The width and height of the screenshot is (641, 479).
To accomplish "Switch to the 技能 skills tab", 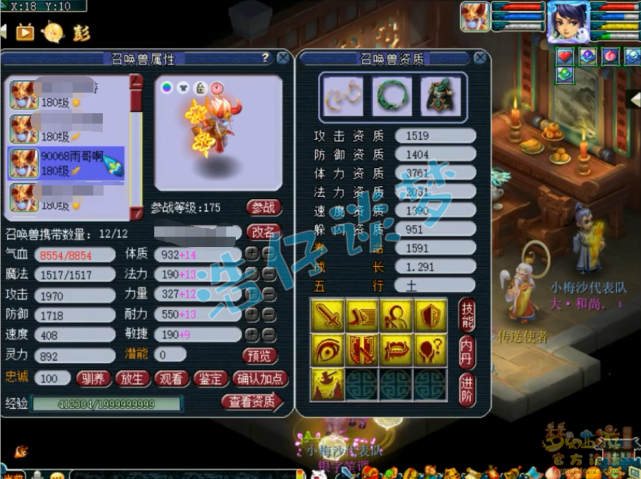I will [467, 313].
